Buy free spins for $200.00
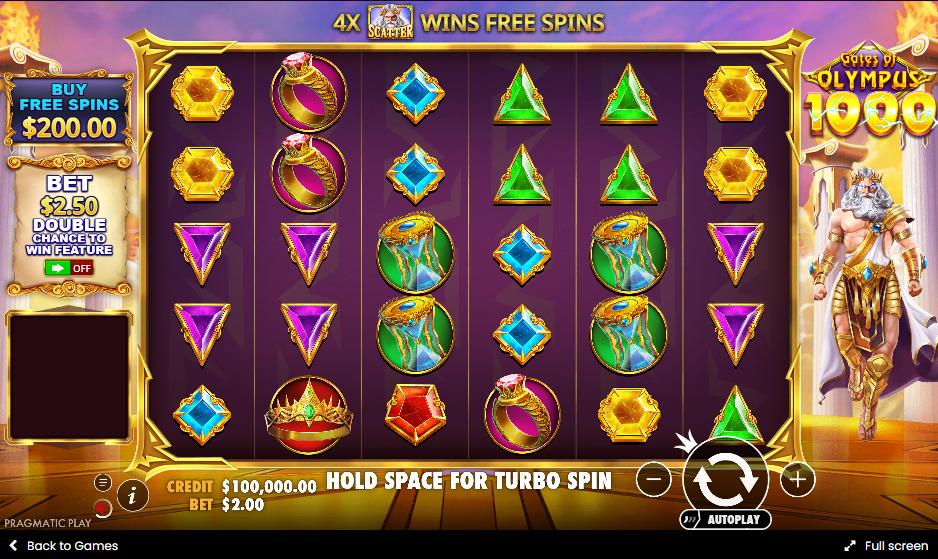The width and height of the screenshot is (938, 559). [70, 112]
